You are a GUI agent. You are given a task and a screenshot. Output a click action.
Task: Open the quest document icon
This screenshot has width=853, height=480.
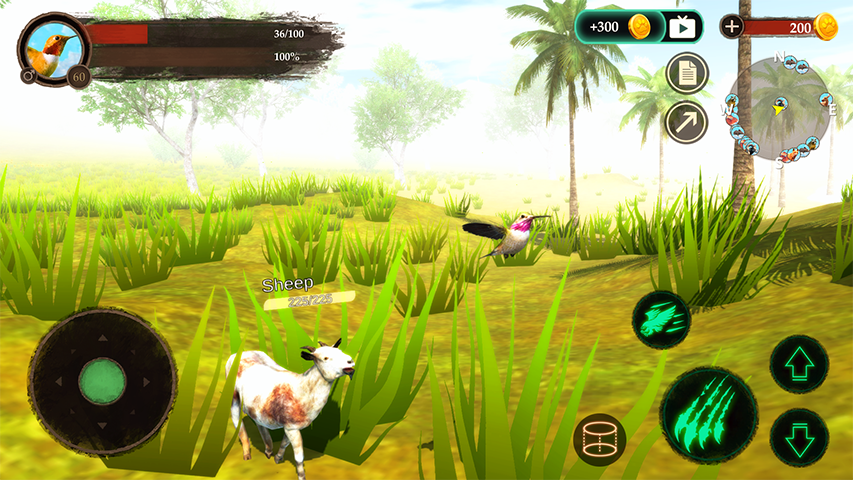(687, 73)
